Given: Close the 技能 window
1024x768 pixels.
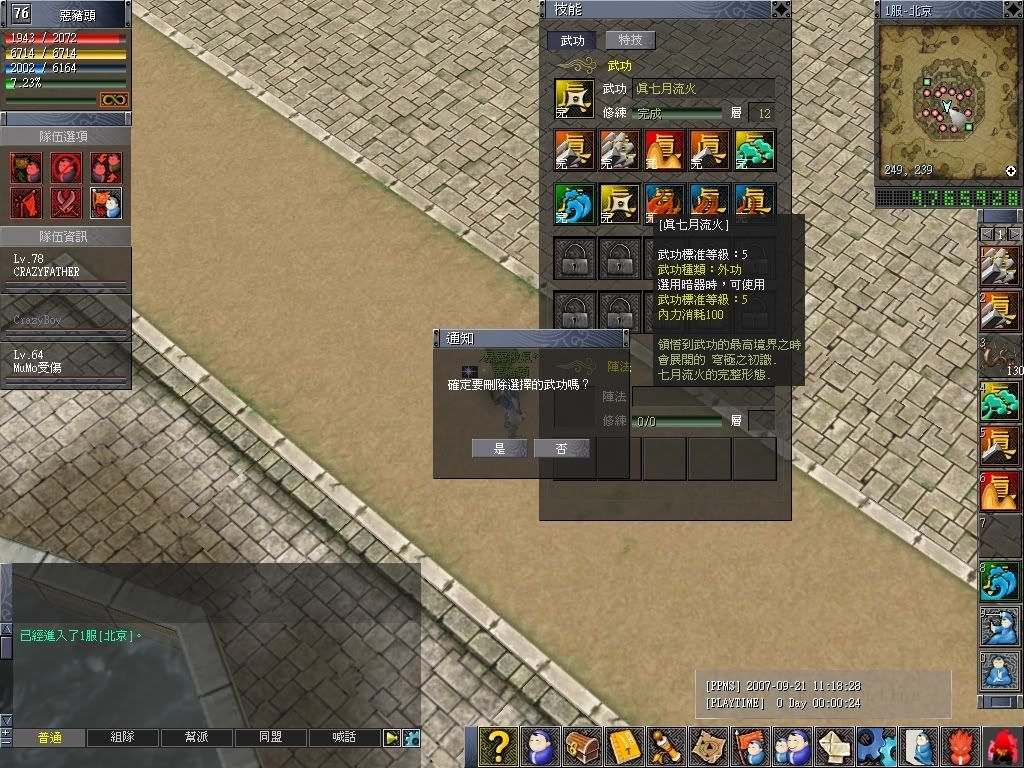Looking at the screenshot, I should 780,9.
